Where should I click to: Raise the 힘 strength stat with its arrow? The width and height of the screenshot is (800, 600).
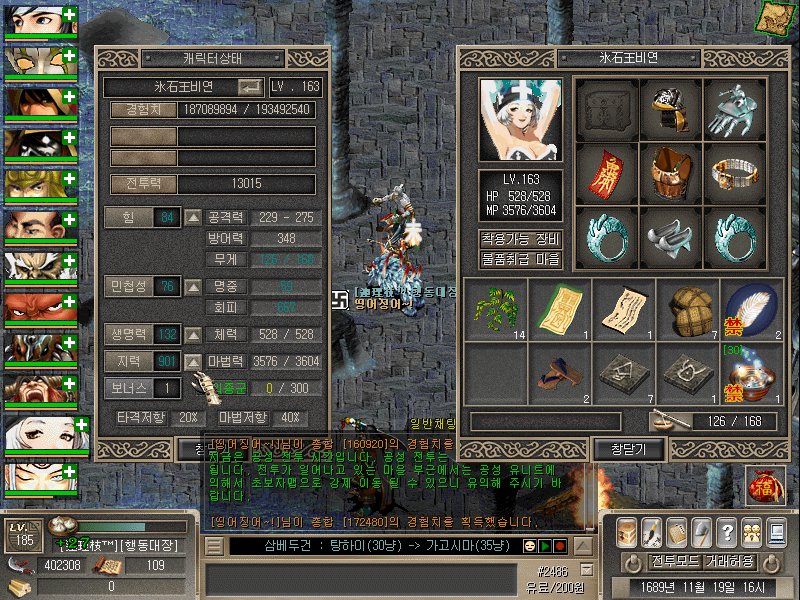coord(194,217)
